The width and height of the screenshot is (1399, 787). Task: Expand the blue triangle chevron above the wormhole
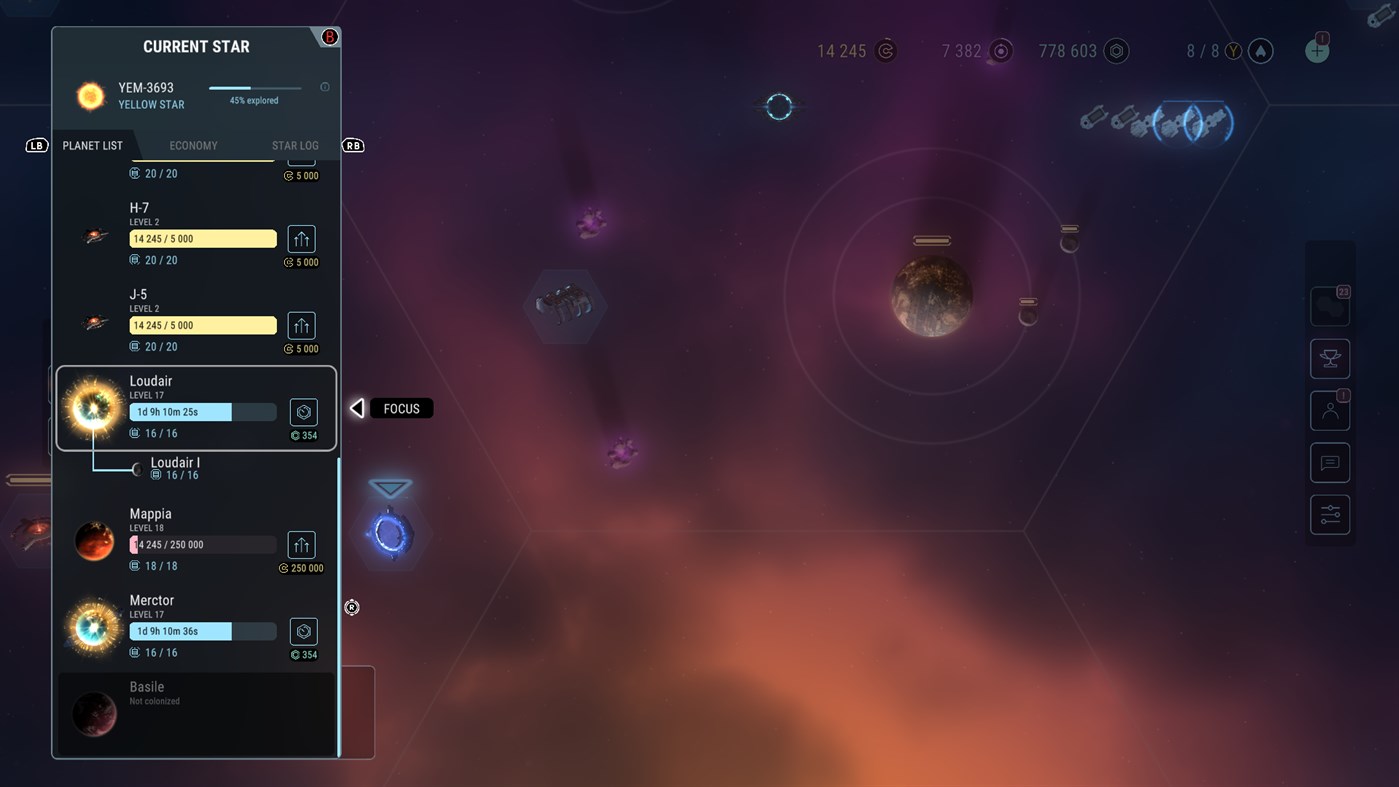(389, 489)
